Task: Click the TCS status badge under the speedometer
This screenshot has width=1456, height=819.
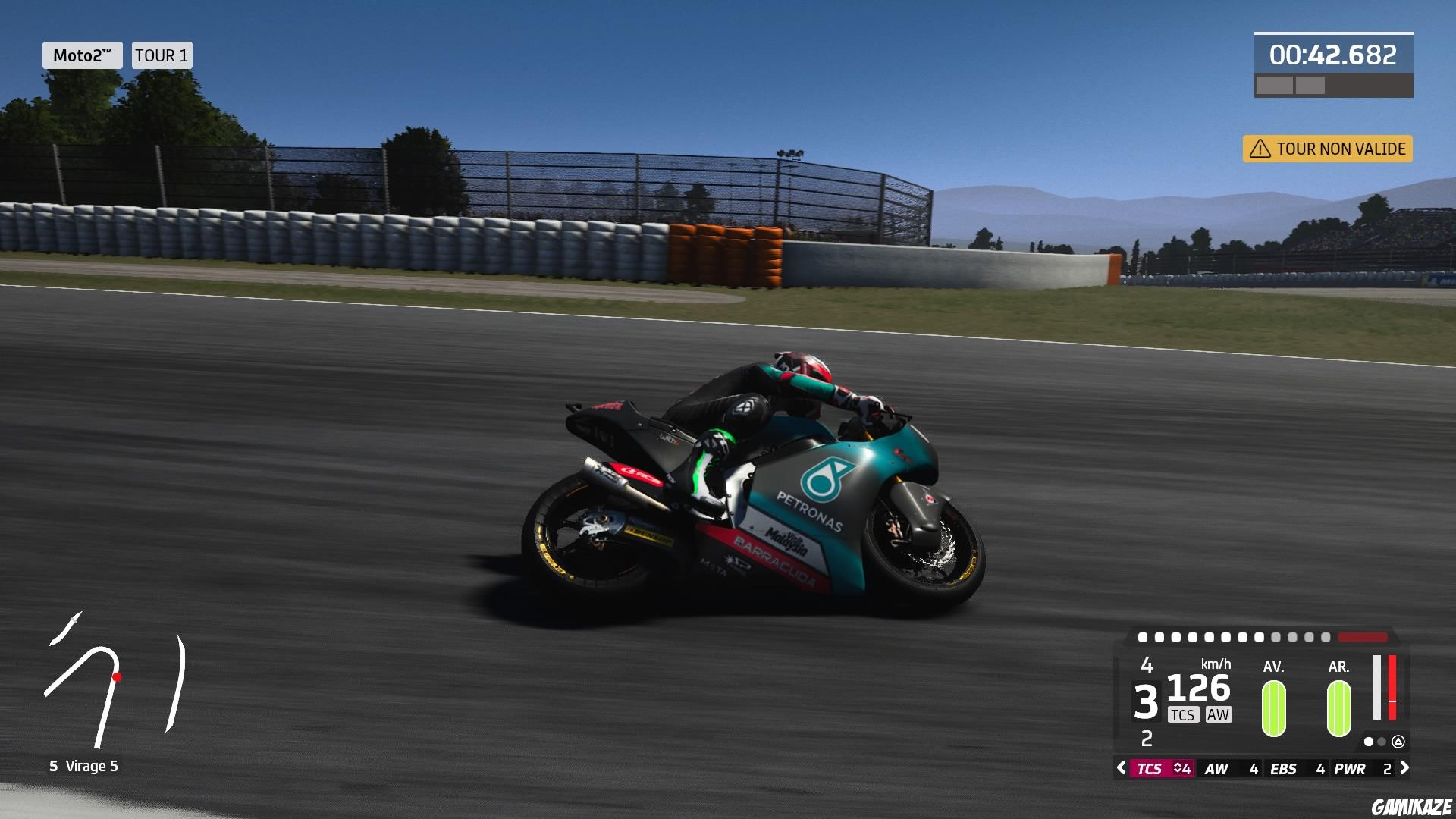Action: point(1183,714)
